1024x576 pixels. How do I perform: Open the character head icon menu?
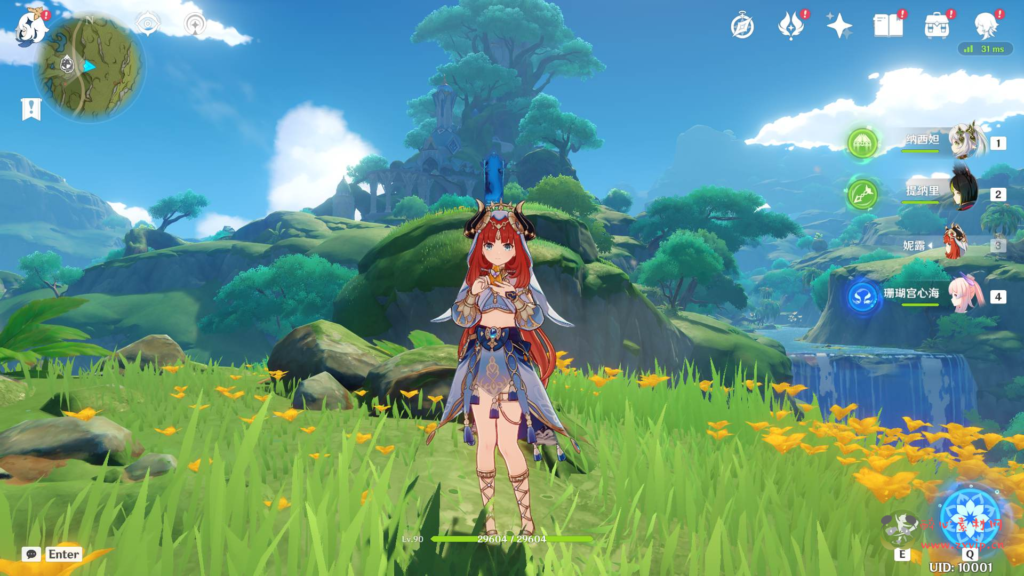tap(986, 26)
